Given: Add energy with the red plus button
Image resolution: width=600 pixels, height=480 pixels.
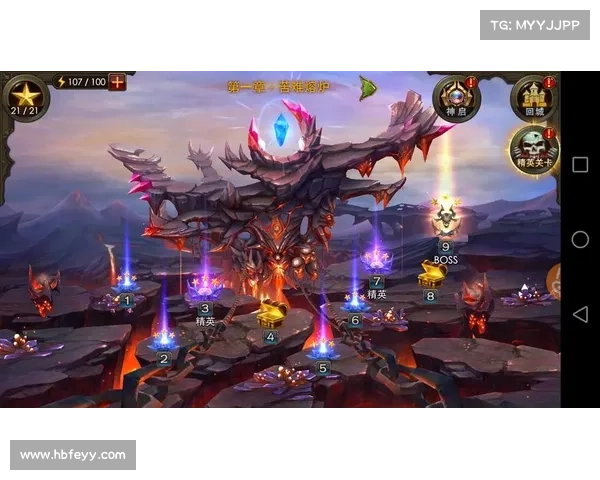Looking at the screenshot, I should point(117,82).
